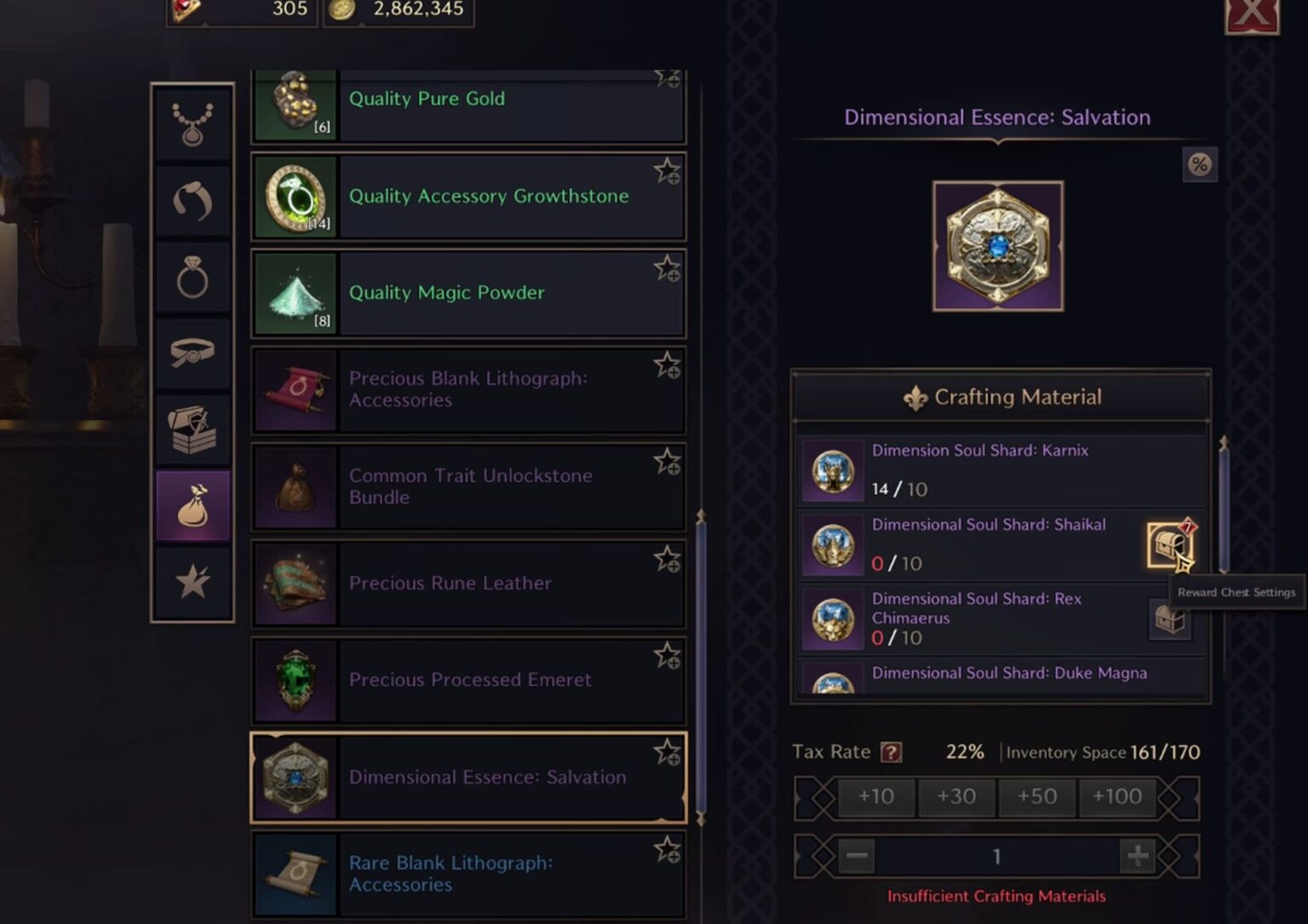Toggle the favorite star on Dimensional Essence: Salvation

[665, 752]
